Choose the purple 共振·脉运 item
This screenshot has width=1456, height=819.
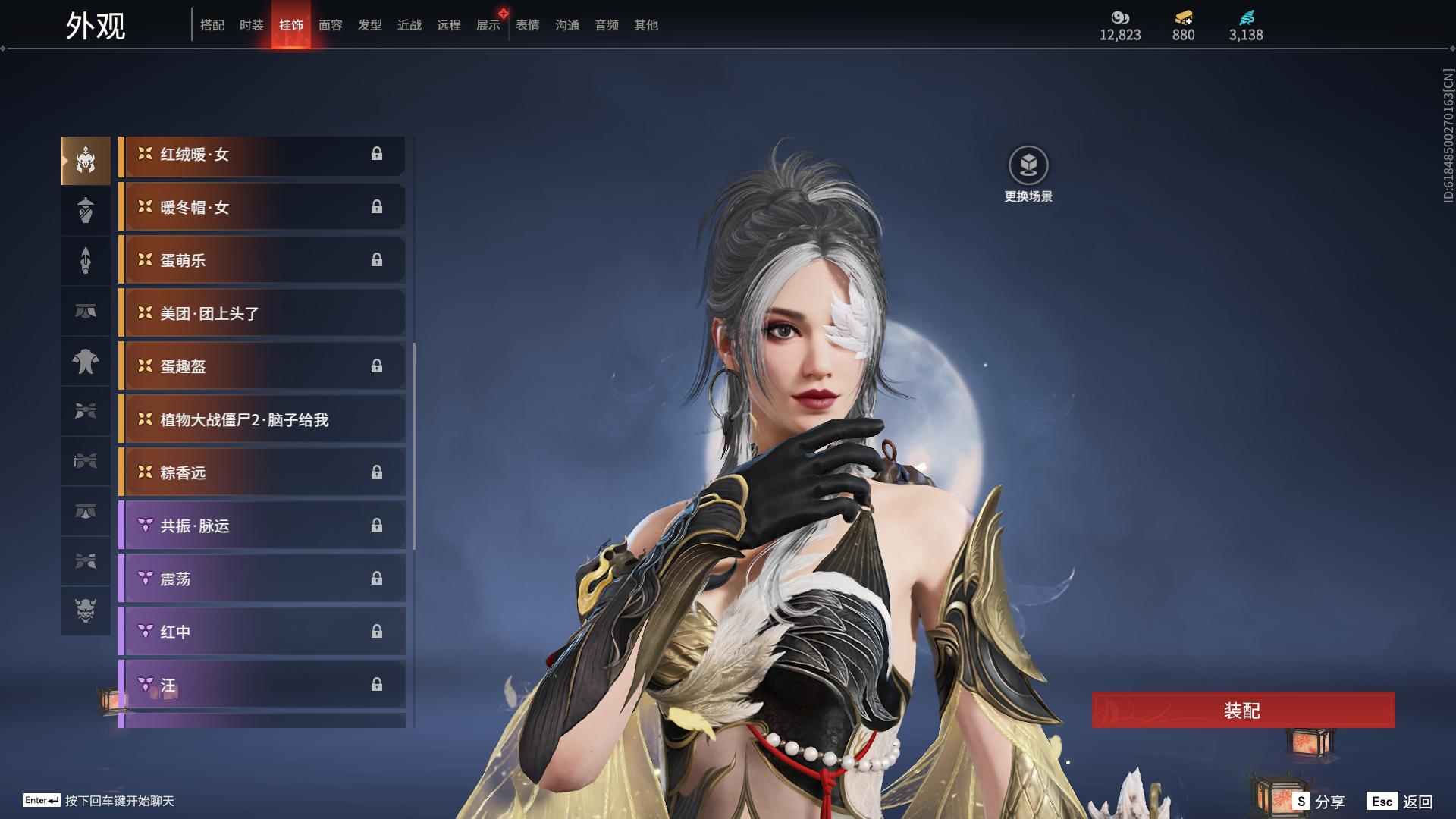coord(262,526)
